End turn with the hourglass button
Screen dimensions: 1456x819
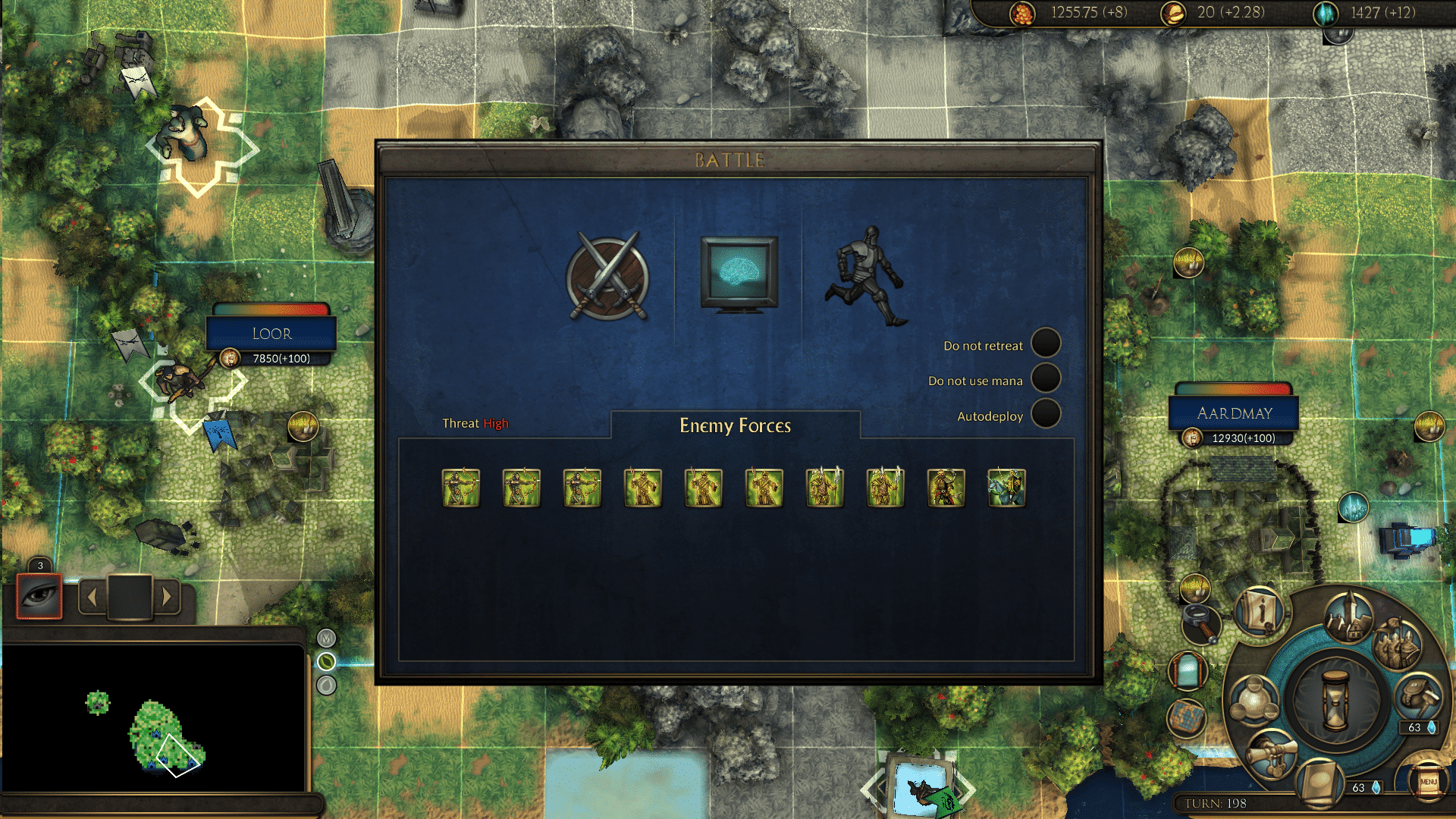click(x=1335, y=699)
